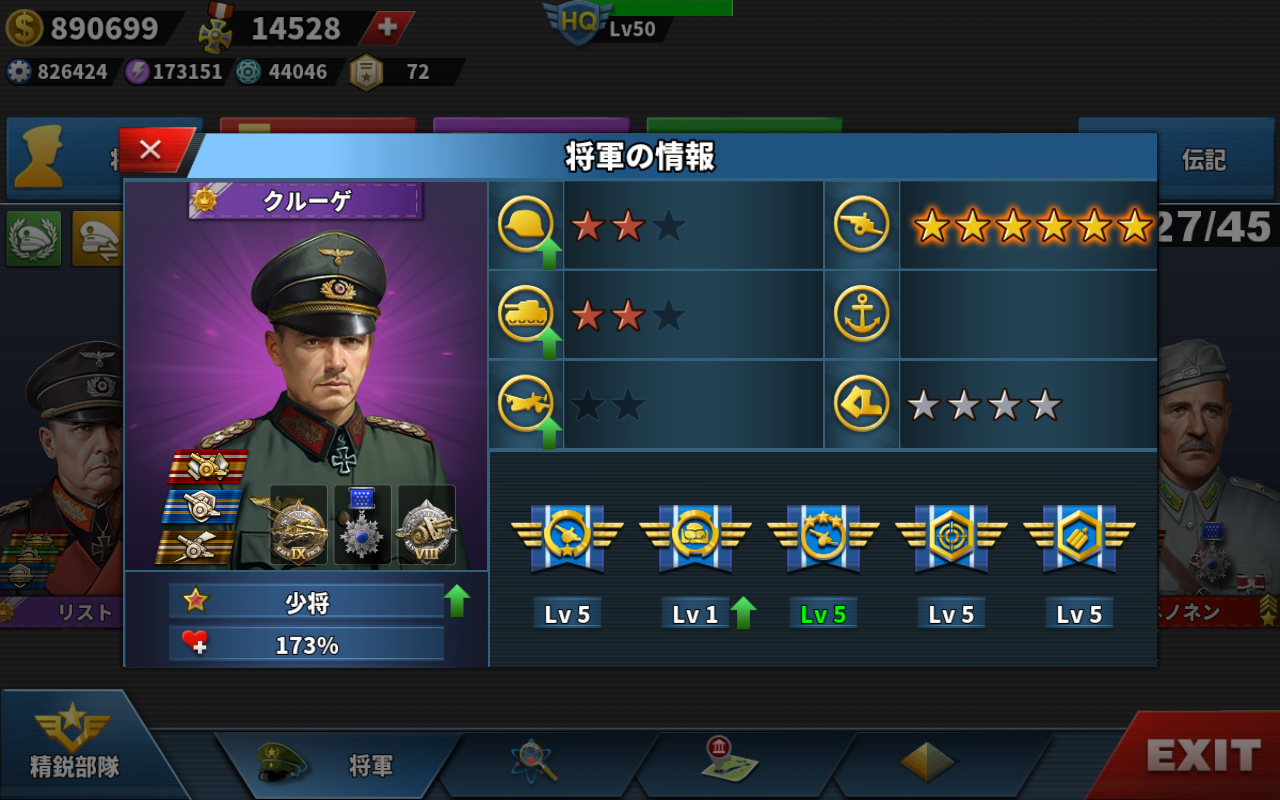Open the map landmark tab
This screenshot has width=1280, height=800.
(x=729, y=762)
